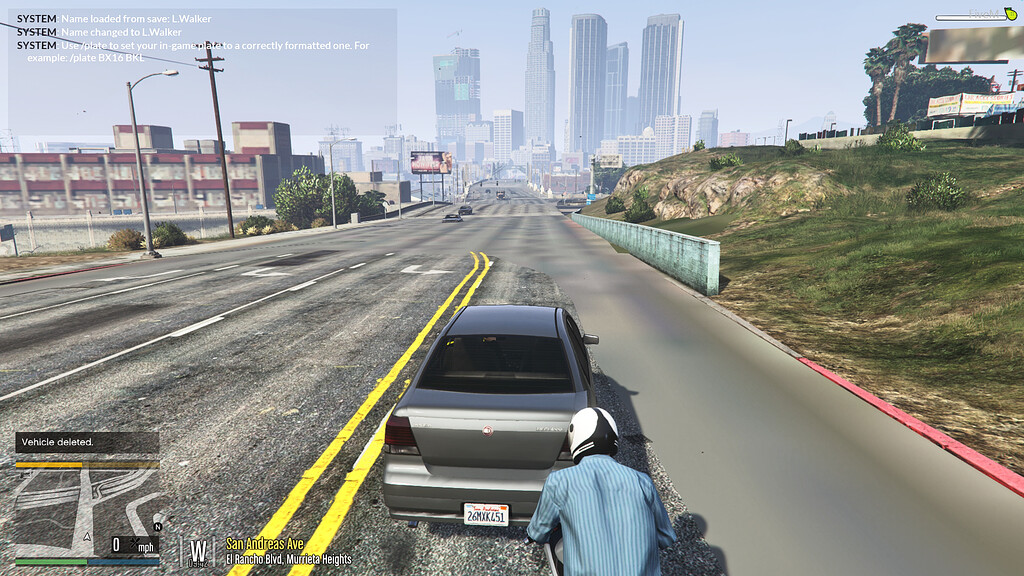The width and height of the screenshot is (1024, 576).
Task: Click the minimap's north N marker
Action: pyautogui.click(x=157, y=527)
